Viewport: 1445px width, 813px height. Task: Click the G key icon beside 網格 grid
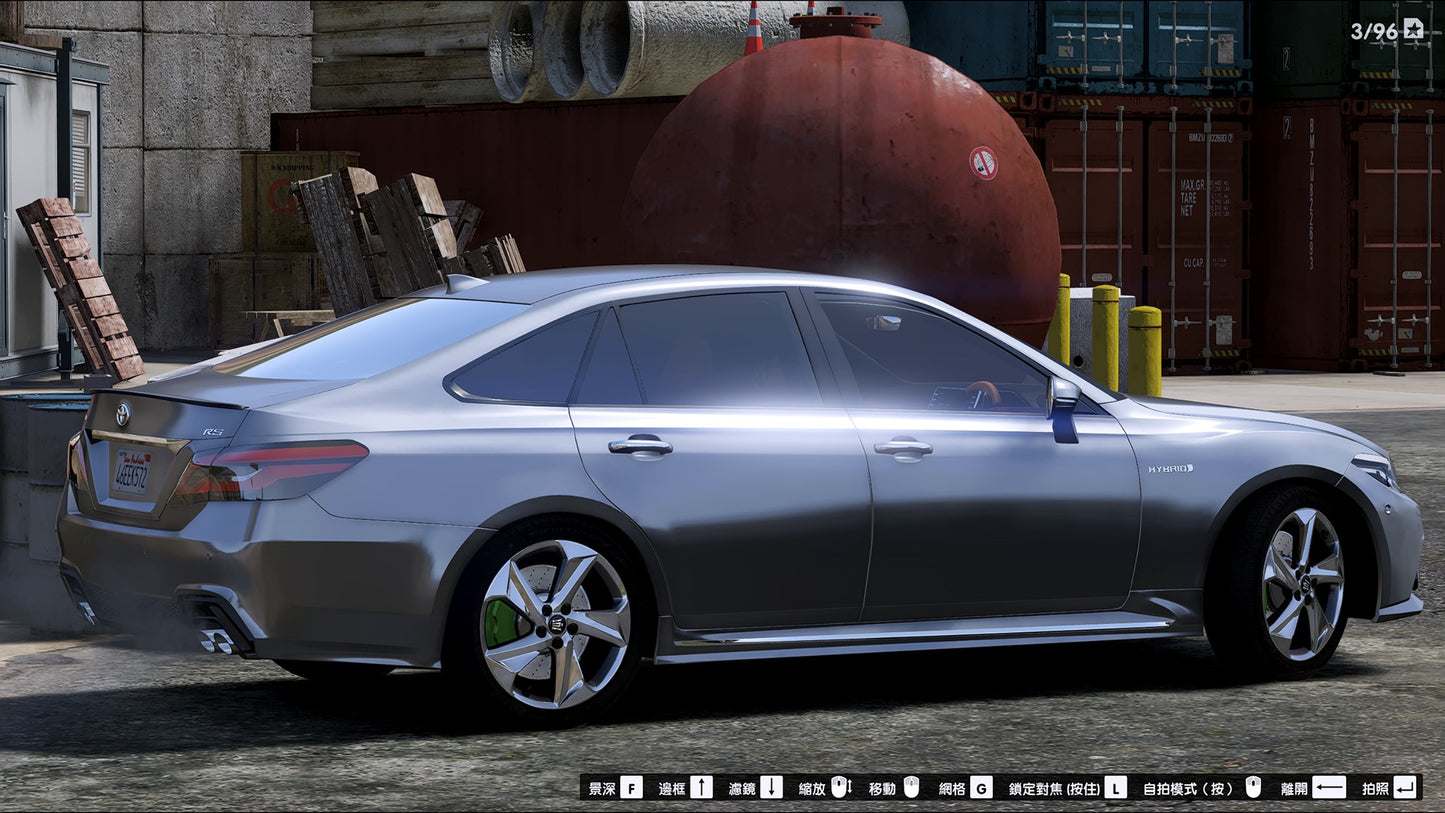pyautogui.click(x=980, y=788)
